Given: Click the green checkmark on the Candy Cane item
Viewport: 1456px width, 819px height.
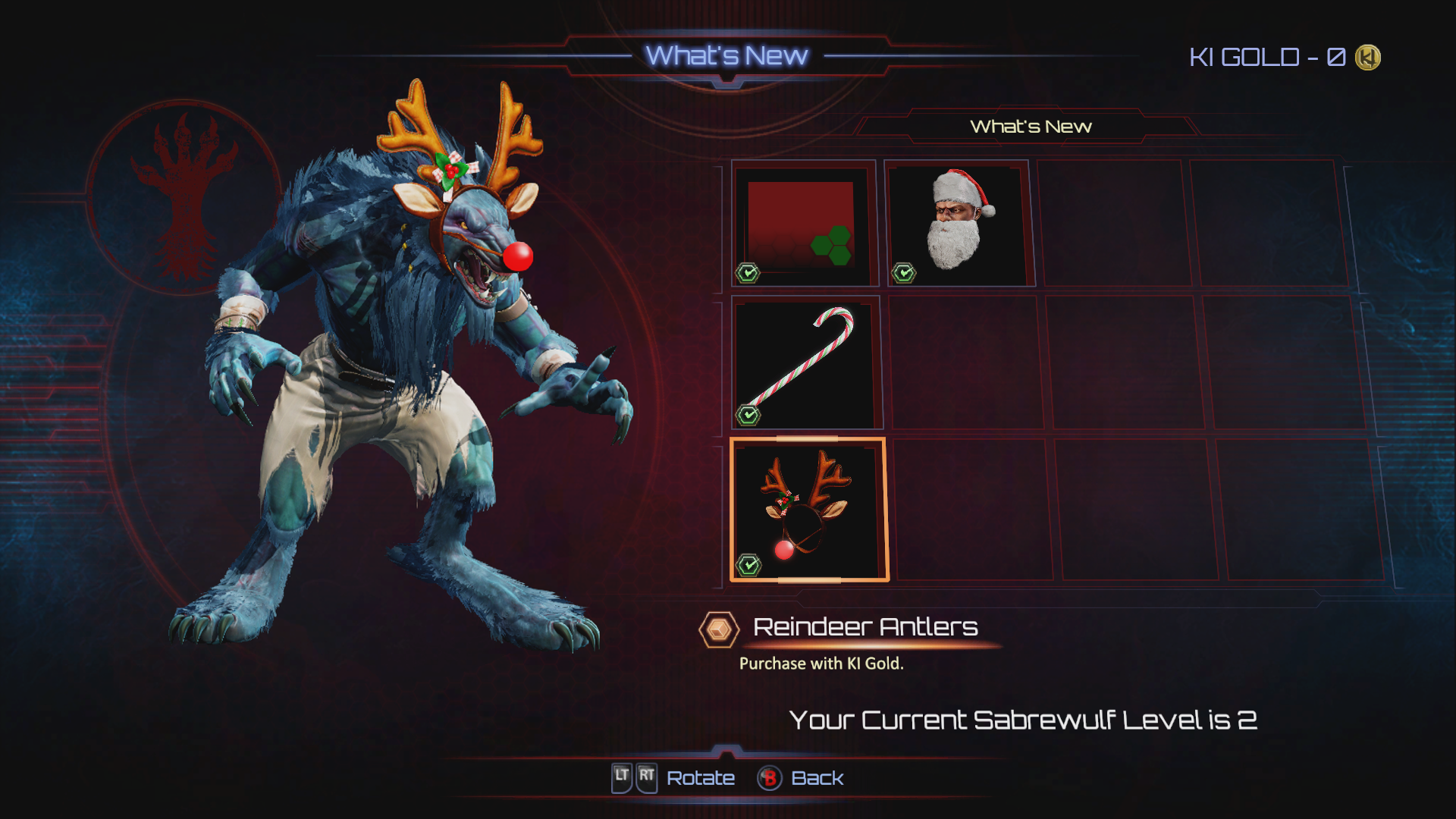Looking at the screenshot, I should pyautogui.click(x=748, y=414).
